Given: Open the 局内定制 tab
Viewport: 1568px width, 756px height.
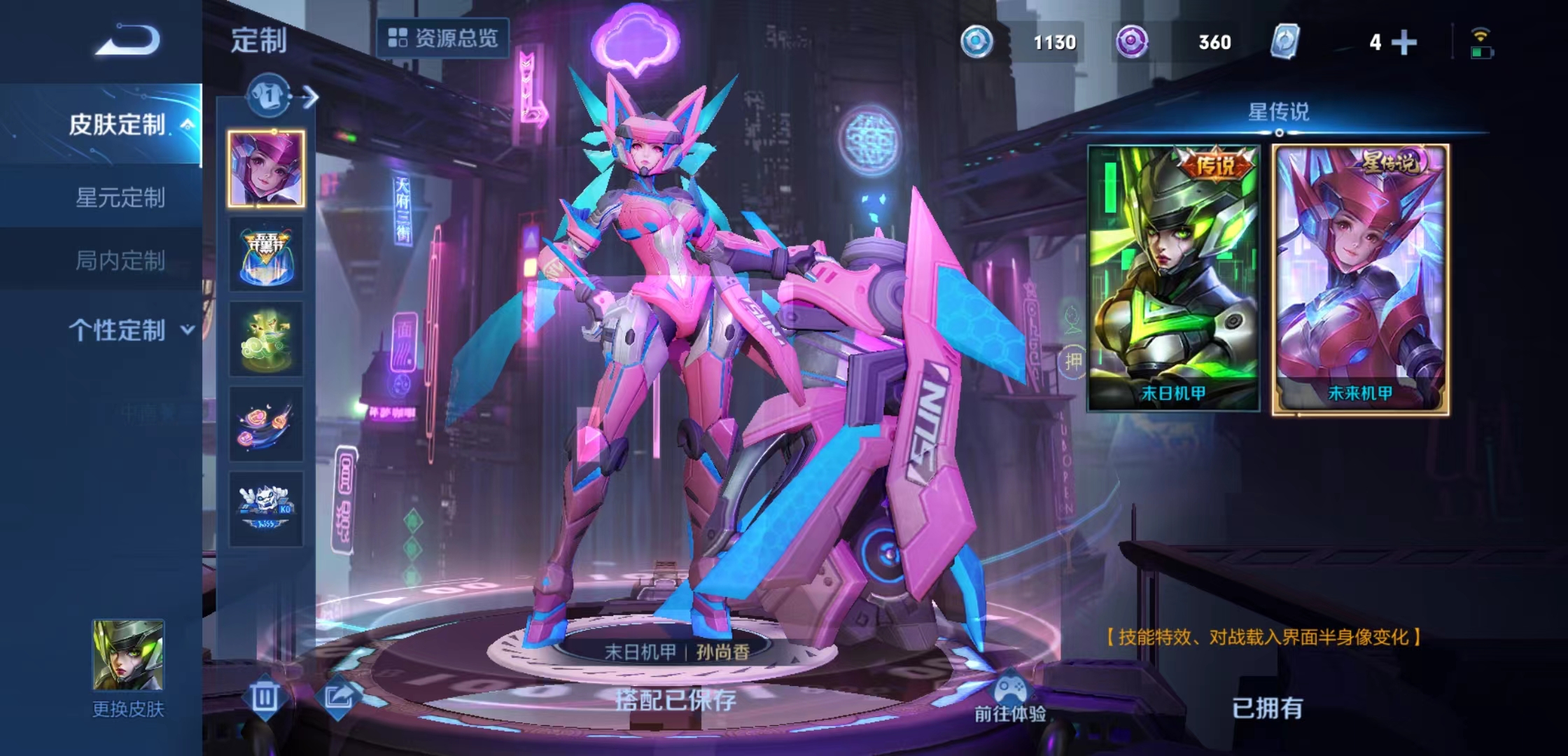Looking at the screenshot, I should click(x=119, y=262).
